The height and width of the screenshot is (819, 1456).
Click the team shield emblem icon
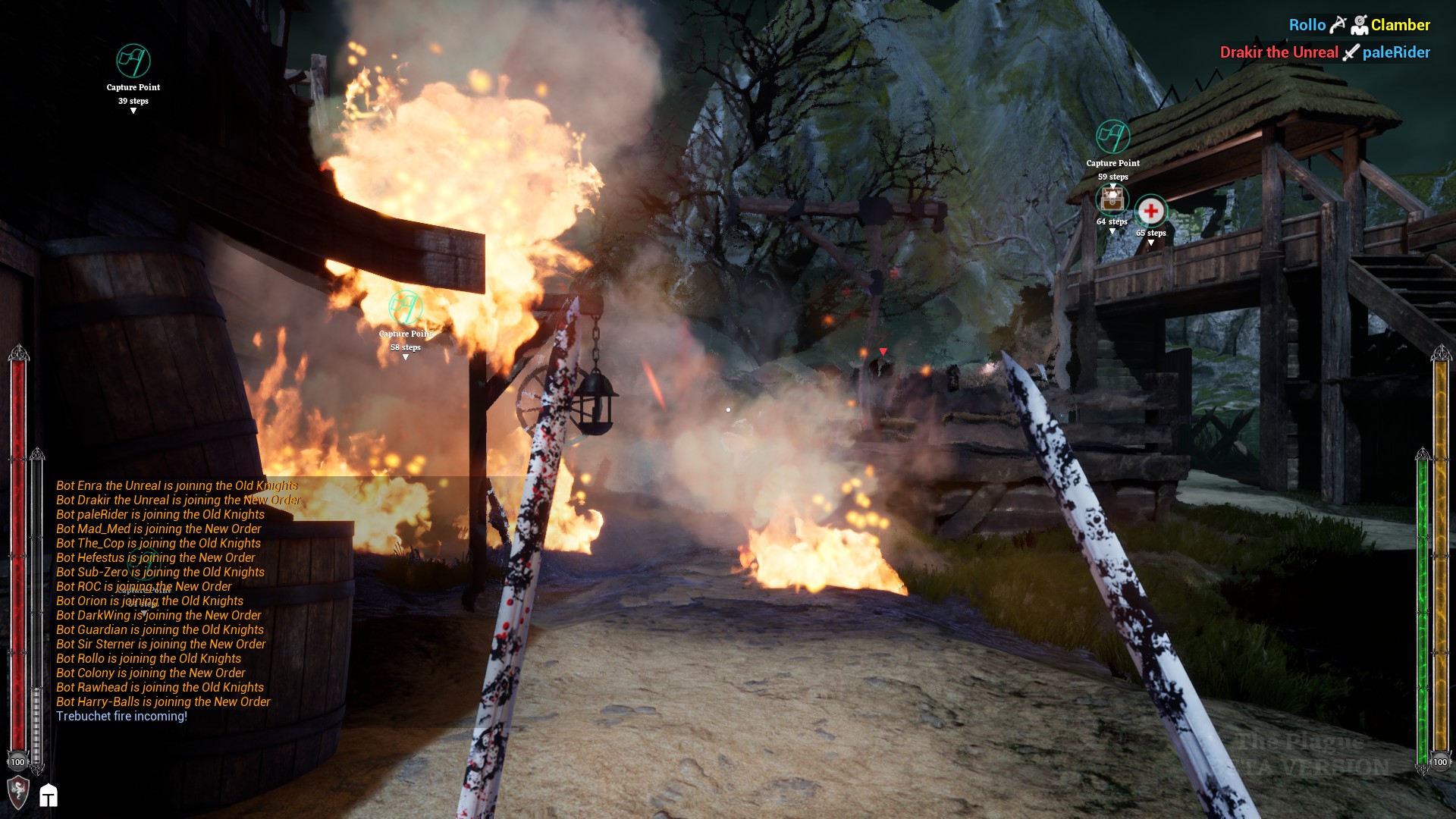click(x=18, y=792)
